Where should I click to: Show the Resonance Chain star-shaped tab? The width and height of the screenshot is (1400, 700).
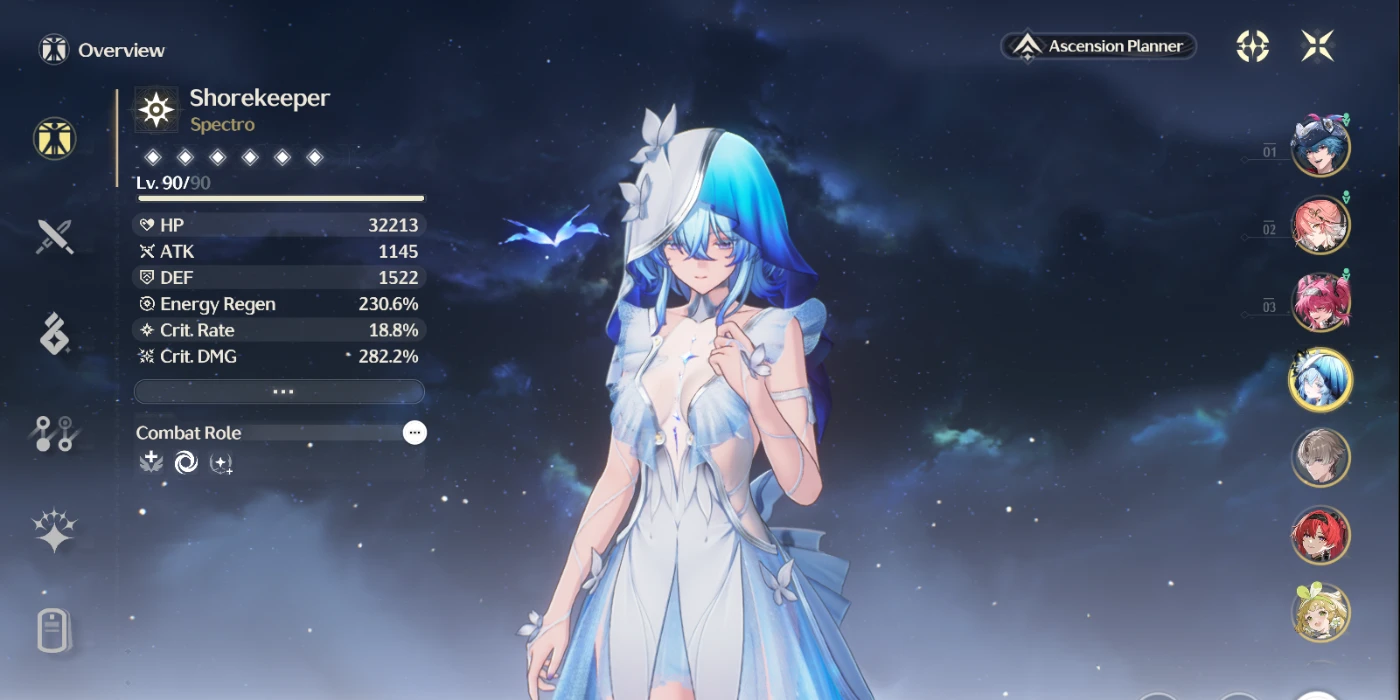click(55, 531)
